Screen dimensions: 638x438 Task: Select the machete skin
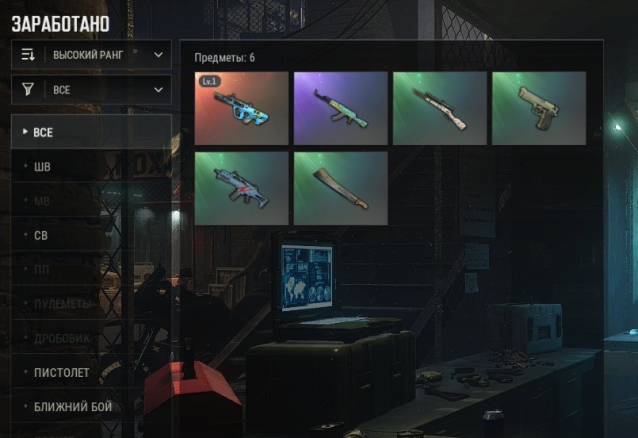click(340, 187)
